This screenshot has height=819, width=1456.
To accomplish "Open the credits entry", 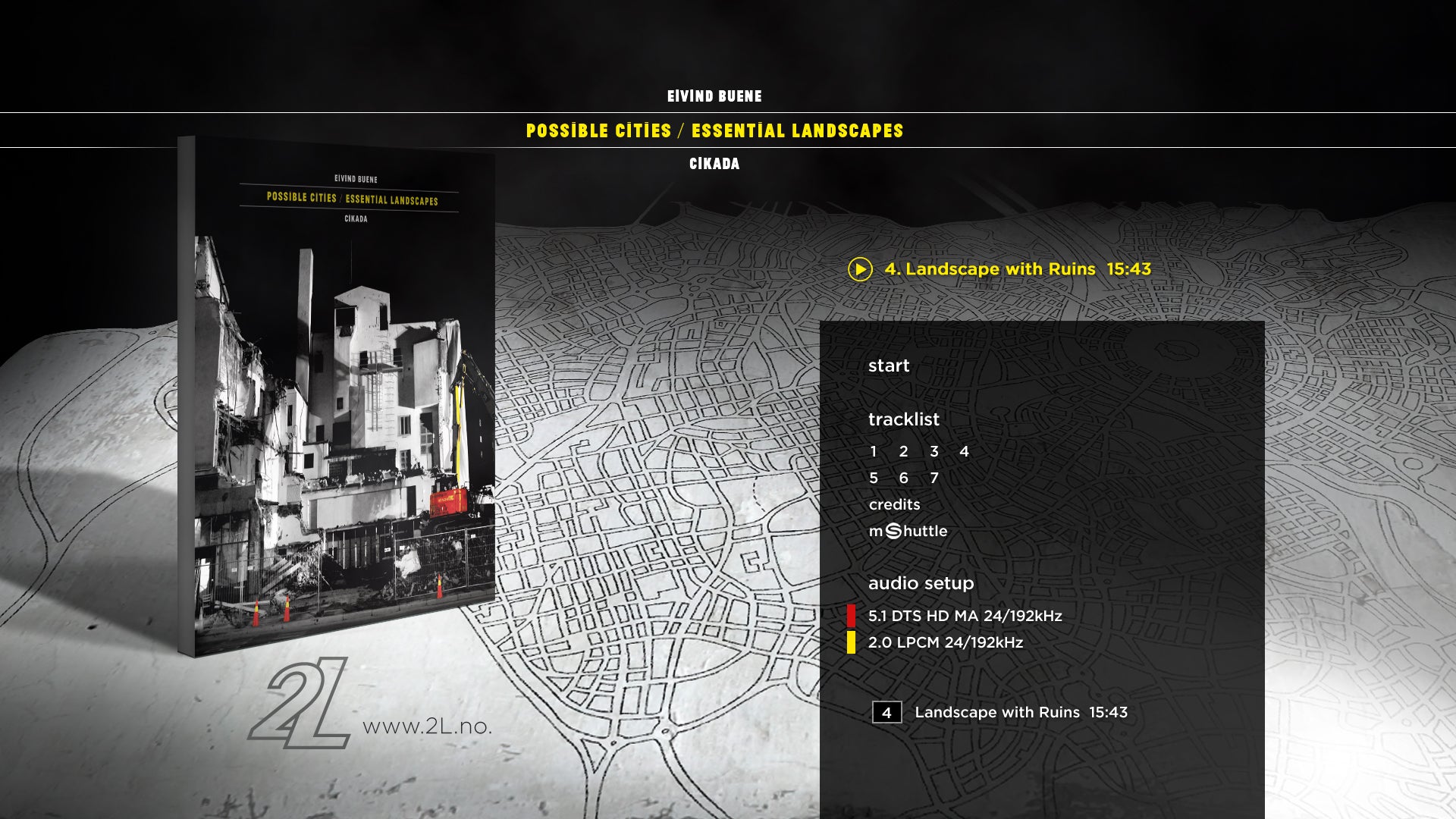I will point(894,505).
